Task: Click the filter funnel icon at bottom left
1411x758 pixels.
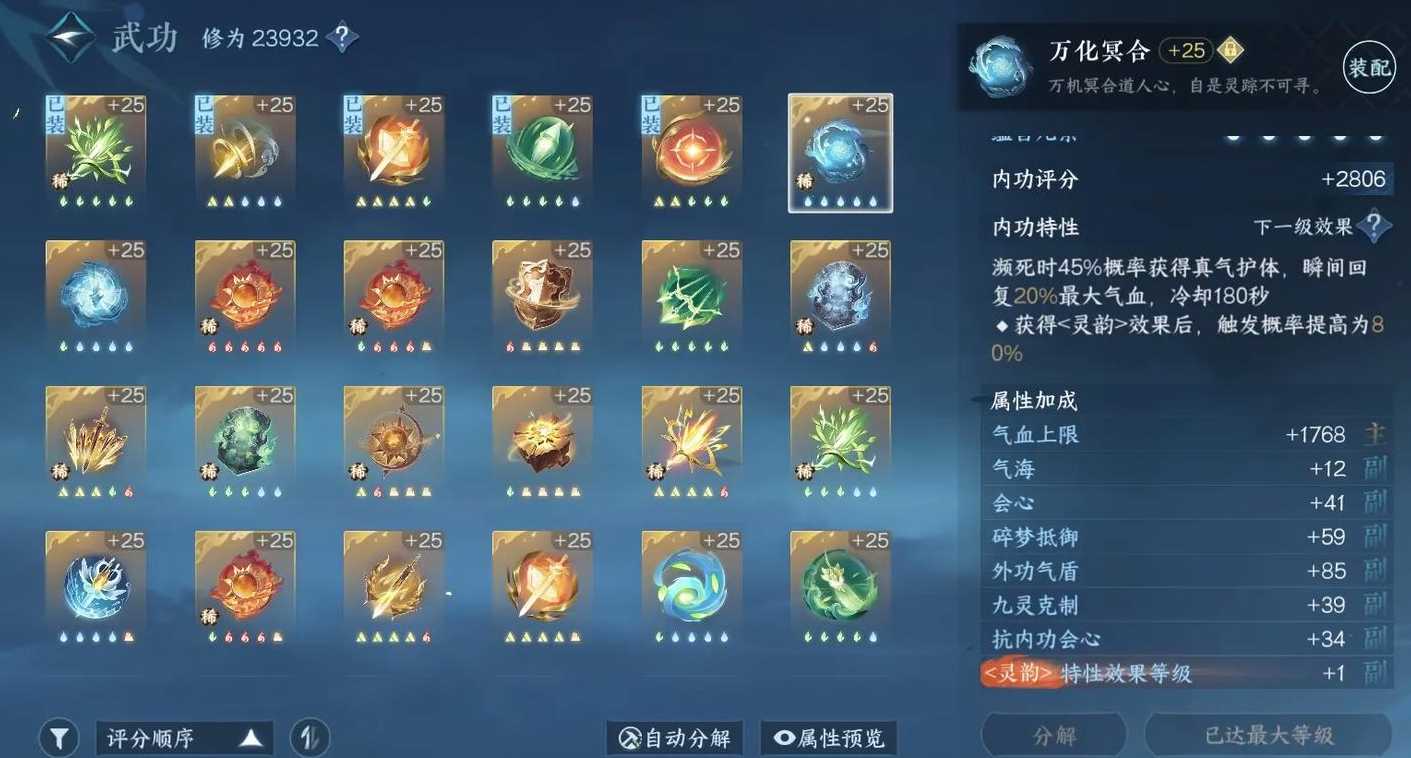Action: click(x=59, y=736)
